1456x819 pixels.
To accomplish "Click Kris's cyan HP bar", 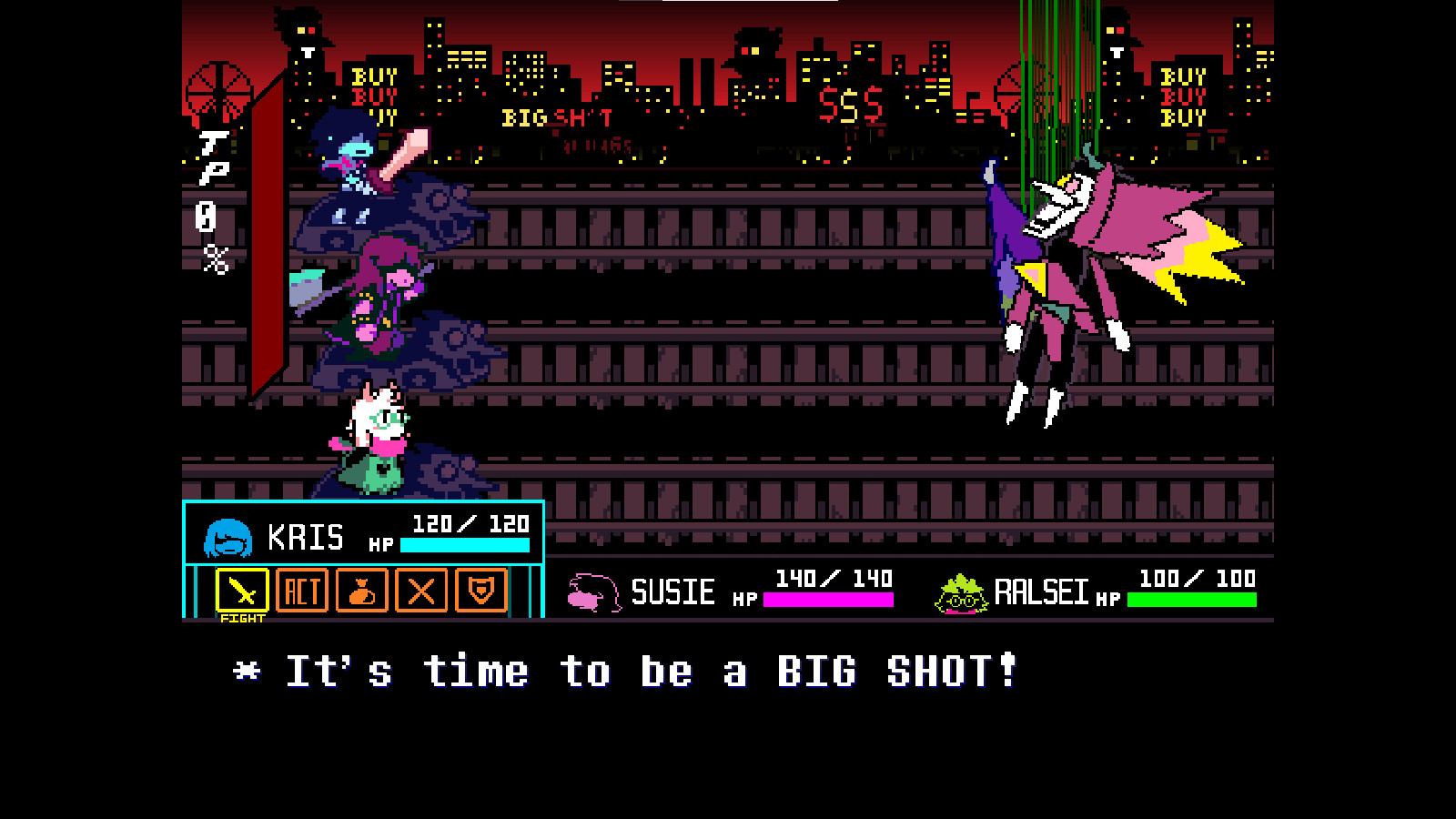I will coord(466,546).
